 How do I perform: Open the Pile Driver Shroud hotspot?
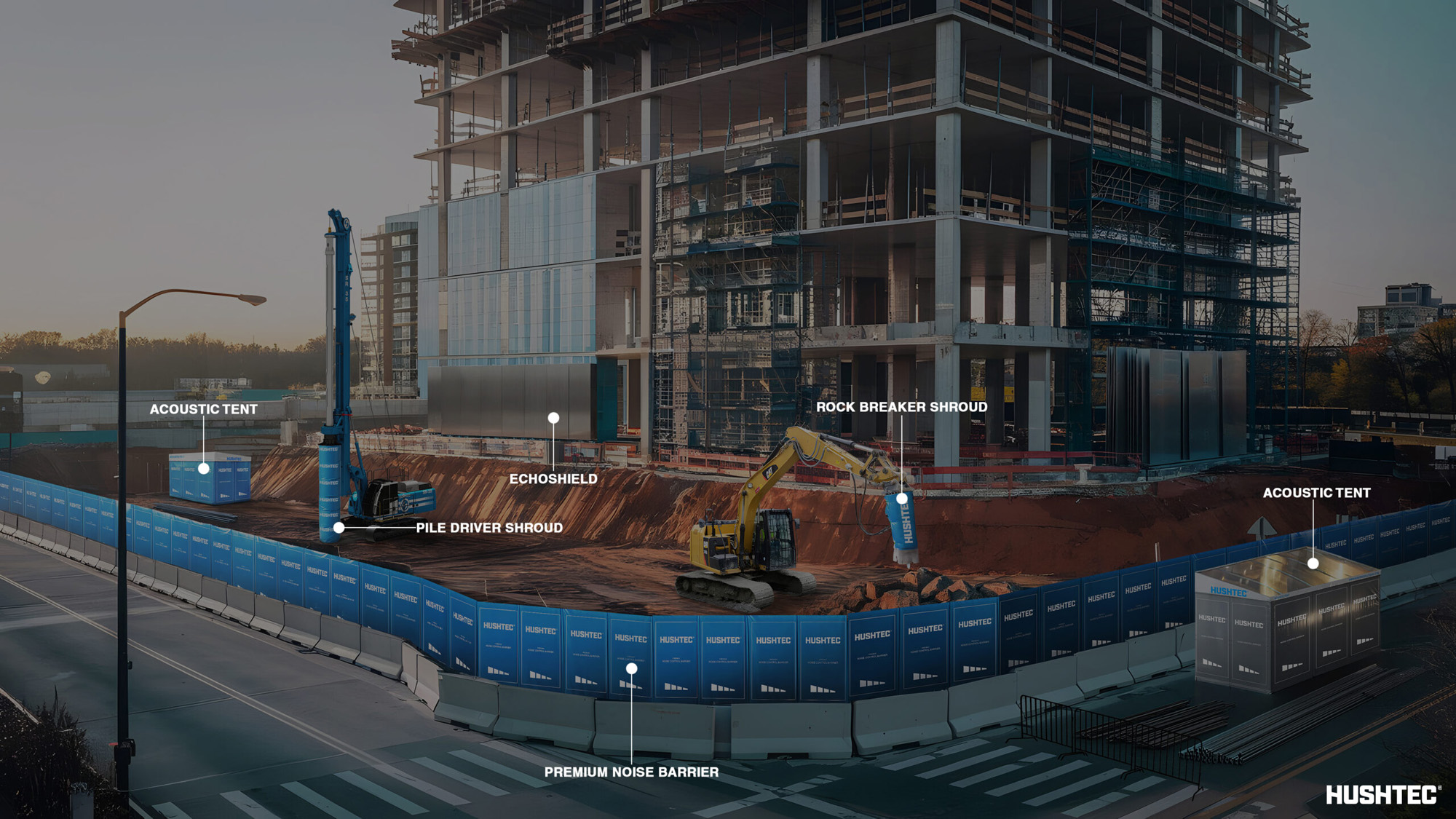point(339,527)
